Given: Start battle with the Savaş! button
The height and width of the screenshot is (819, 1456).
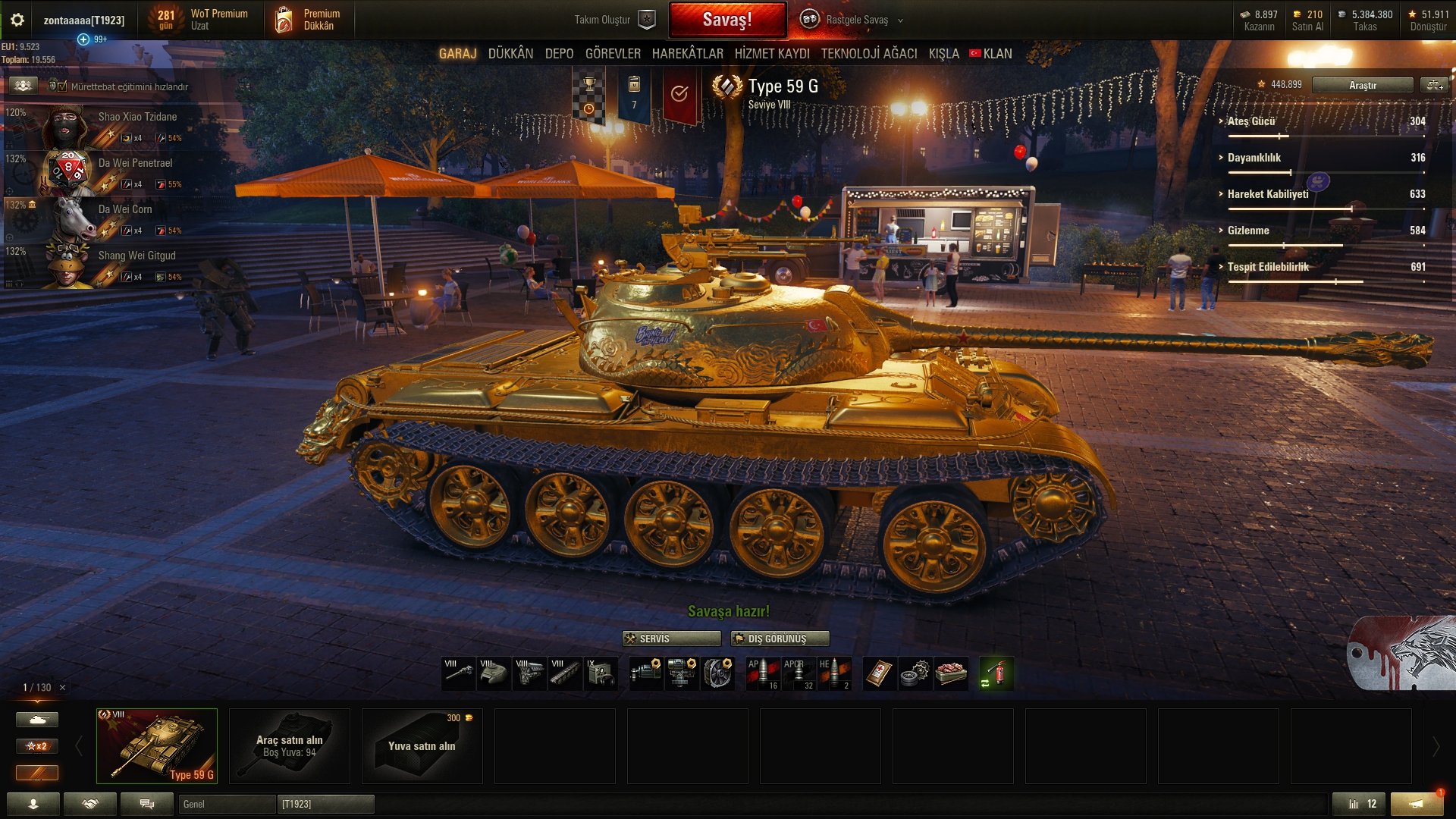Looking at the screenshot, I should 726,20.
